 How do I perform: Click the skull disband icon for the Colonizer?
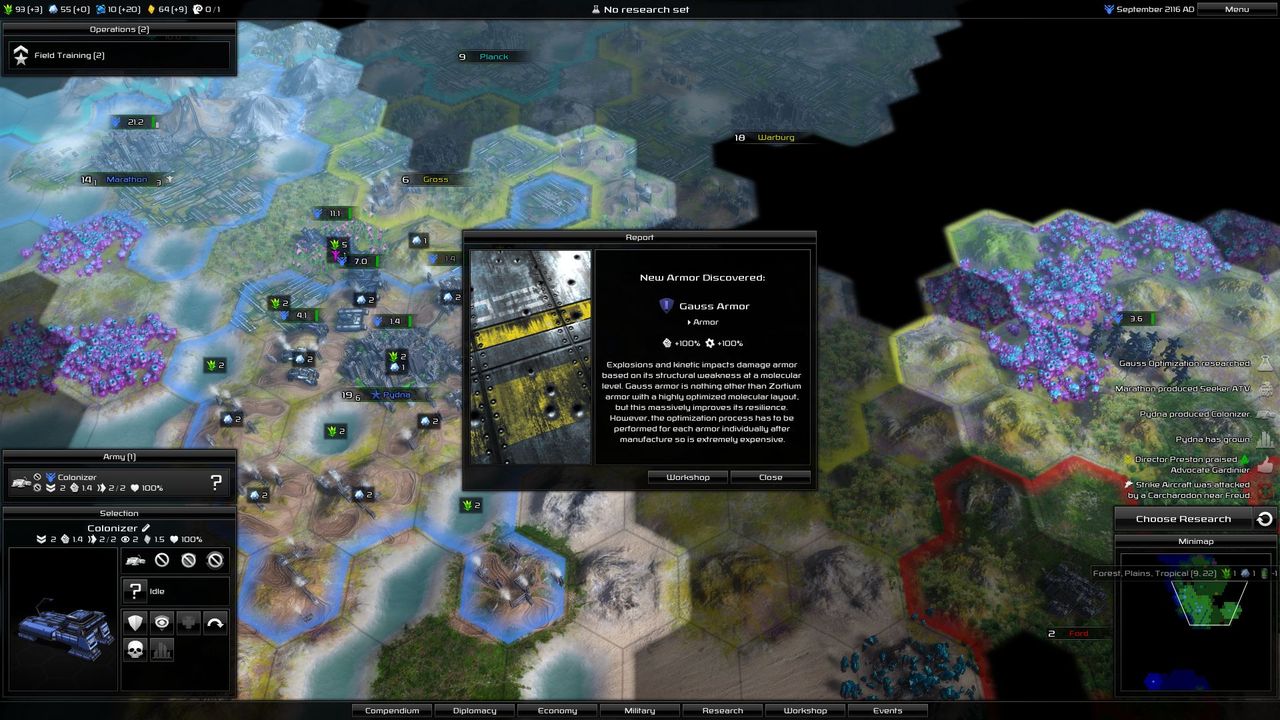[135, 650]
